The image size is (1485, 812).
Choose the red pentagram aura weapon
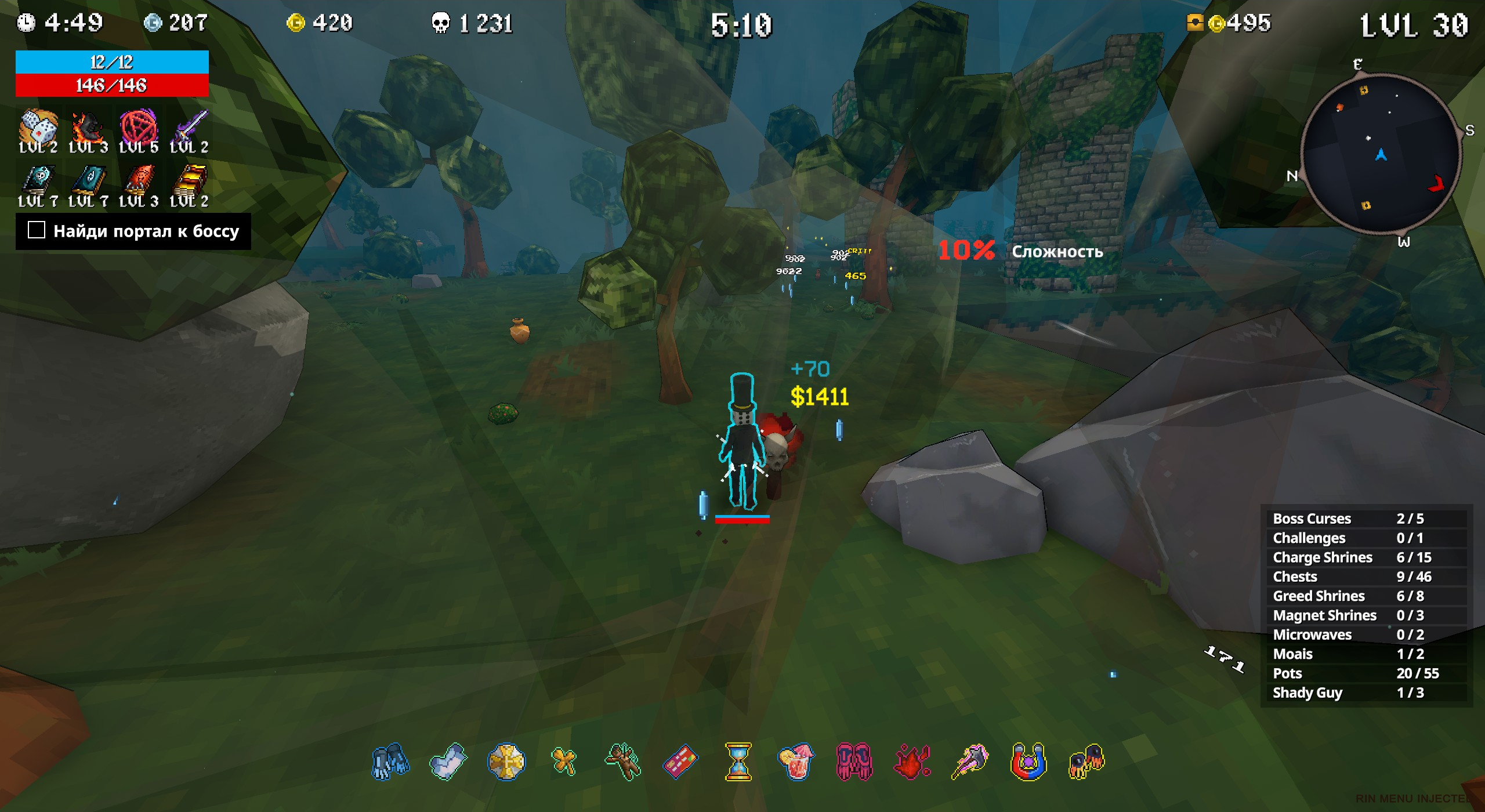point(138,126)
